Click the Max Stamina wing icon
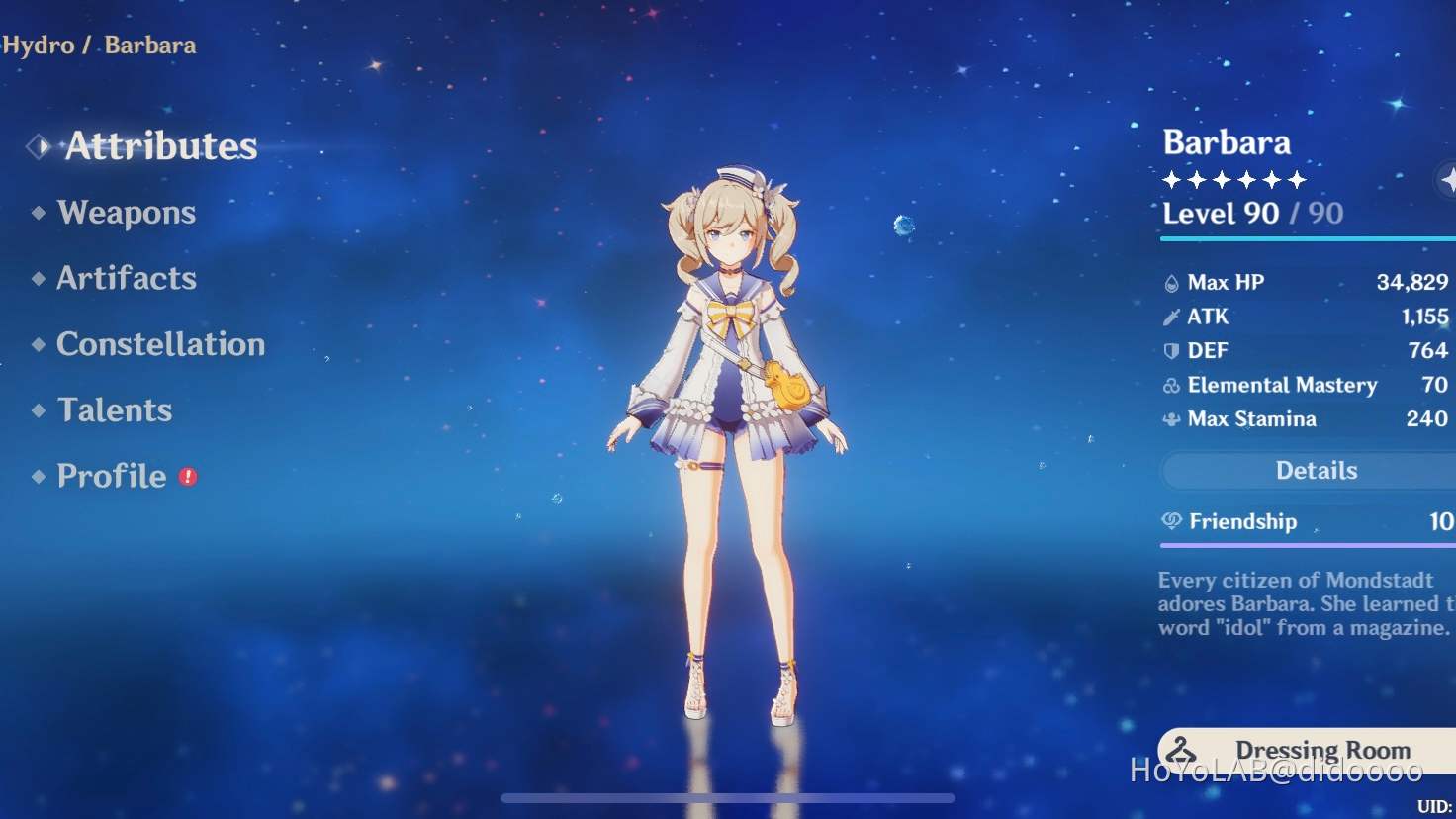Image resolution: width=1456 pixels, height=819 pixels. (1171, 418)
